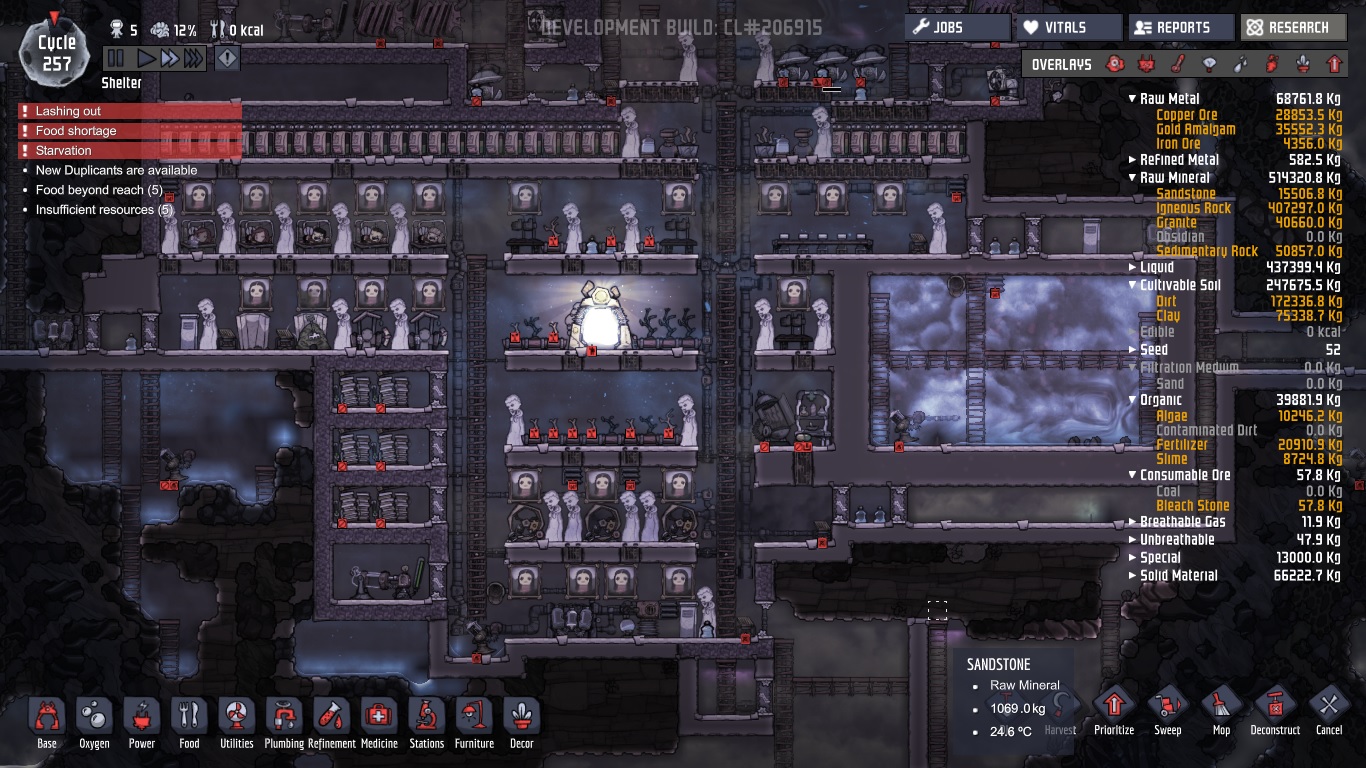
Task: Open the Vitals panel
Action: pos(1069,28)
